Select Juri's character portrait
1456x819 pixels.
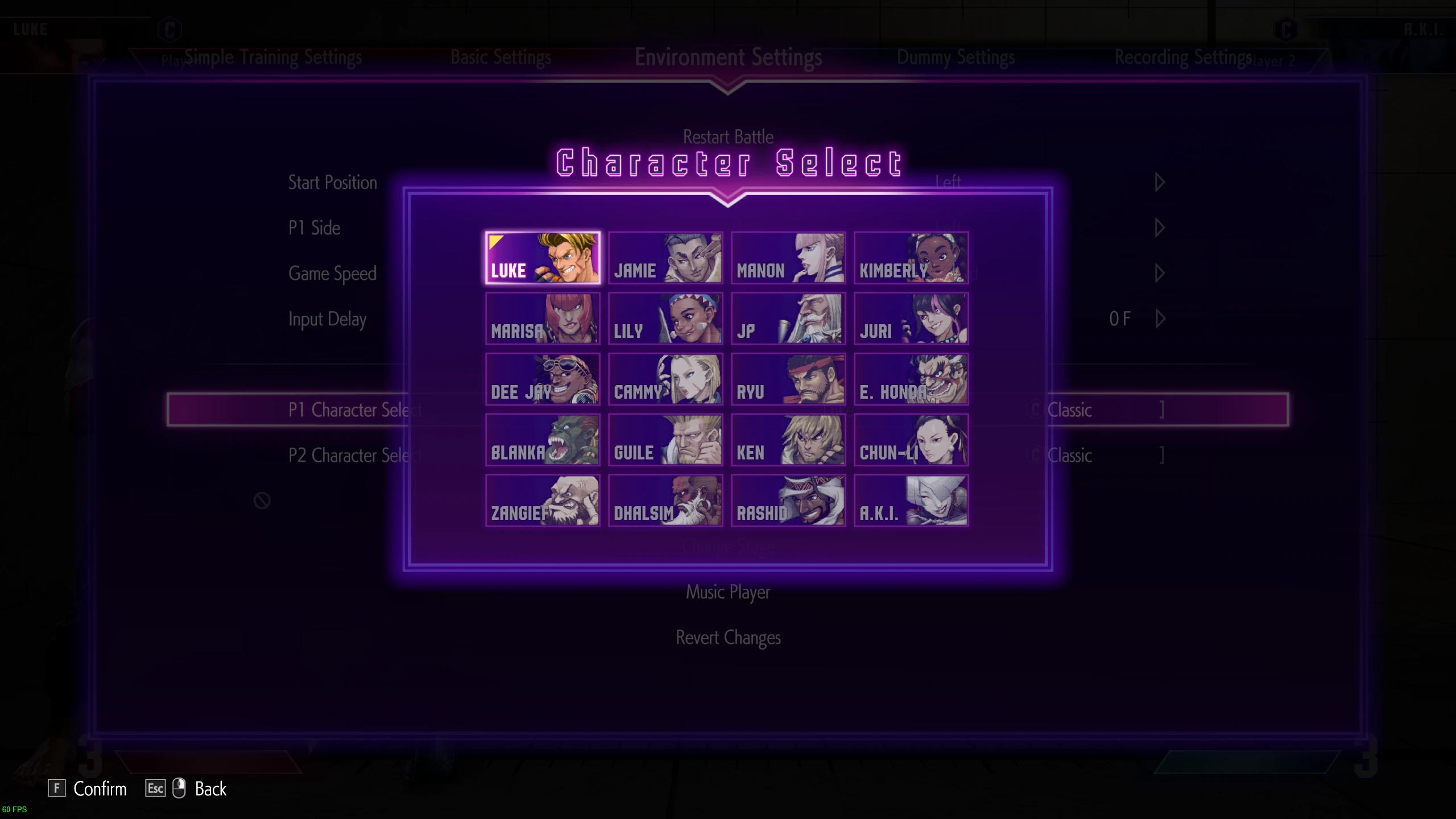click(911, 320)
